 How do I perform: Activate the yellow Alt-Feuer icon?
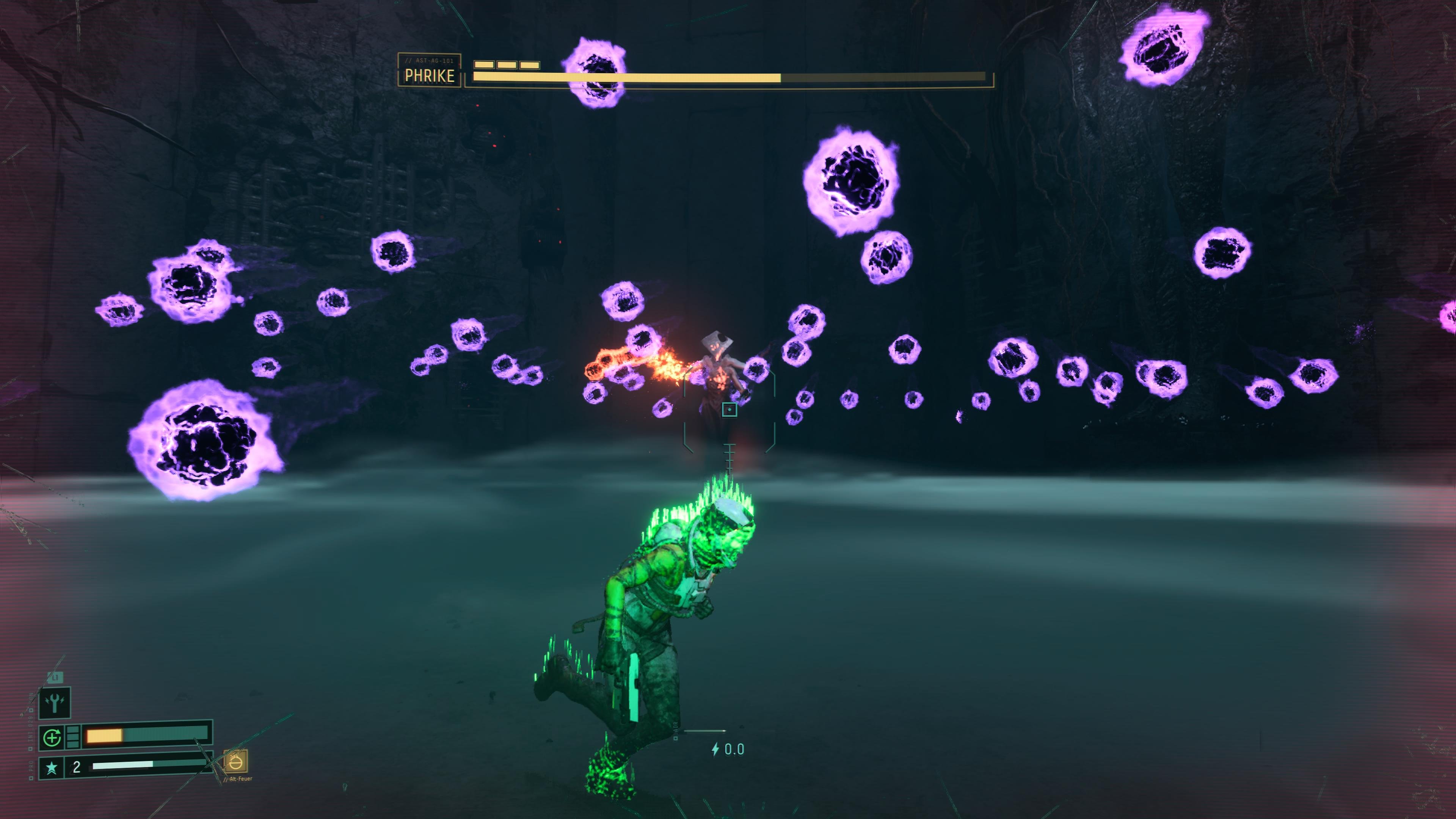pyautogui.click(x=236, y=763)
